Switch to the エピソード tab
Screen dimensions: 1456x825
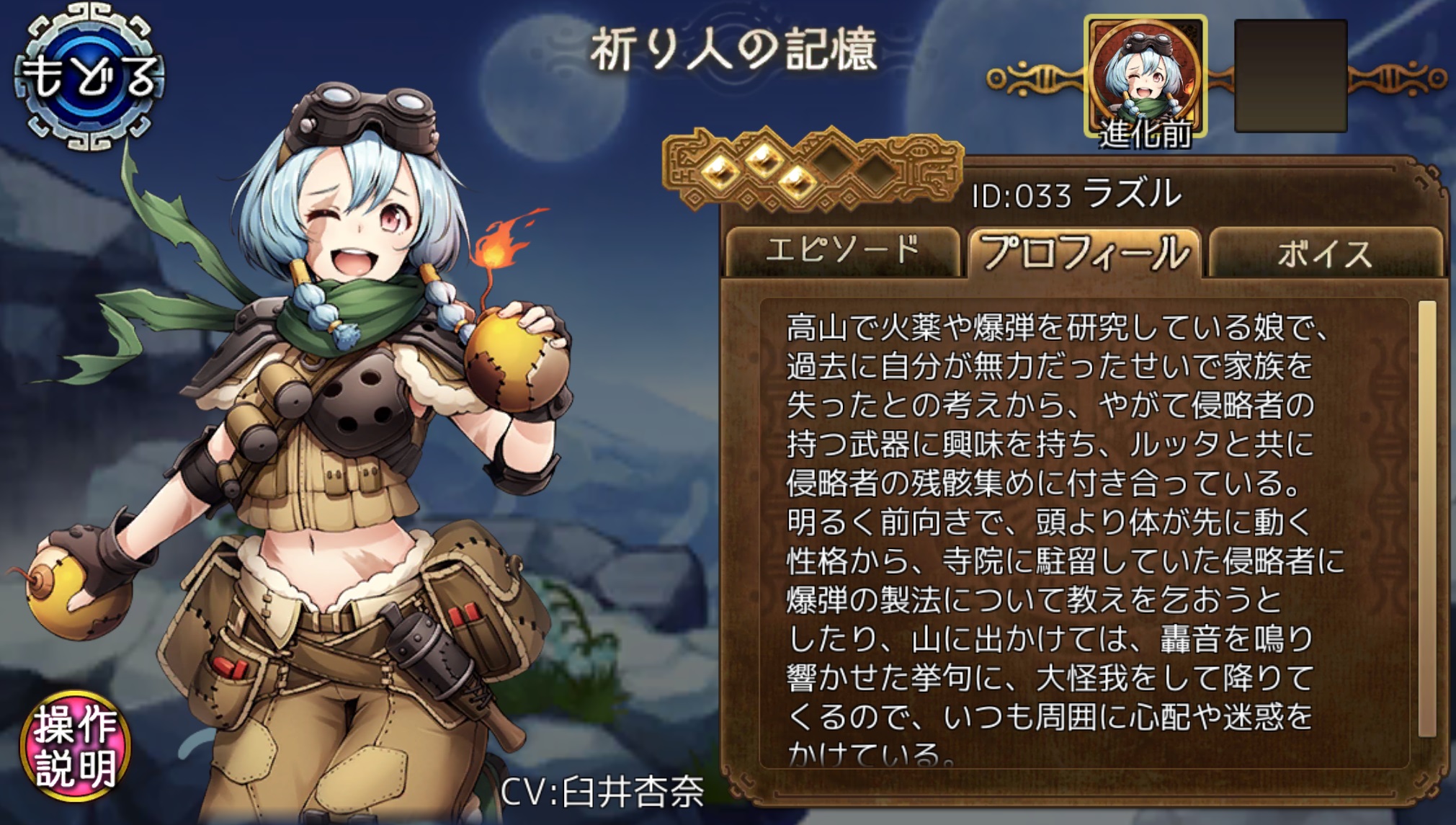point(841,251)
